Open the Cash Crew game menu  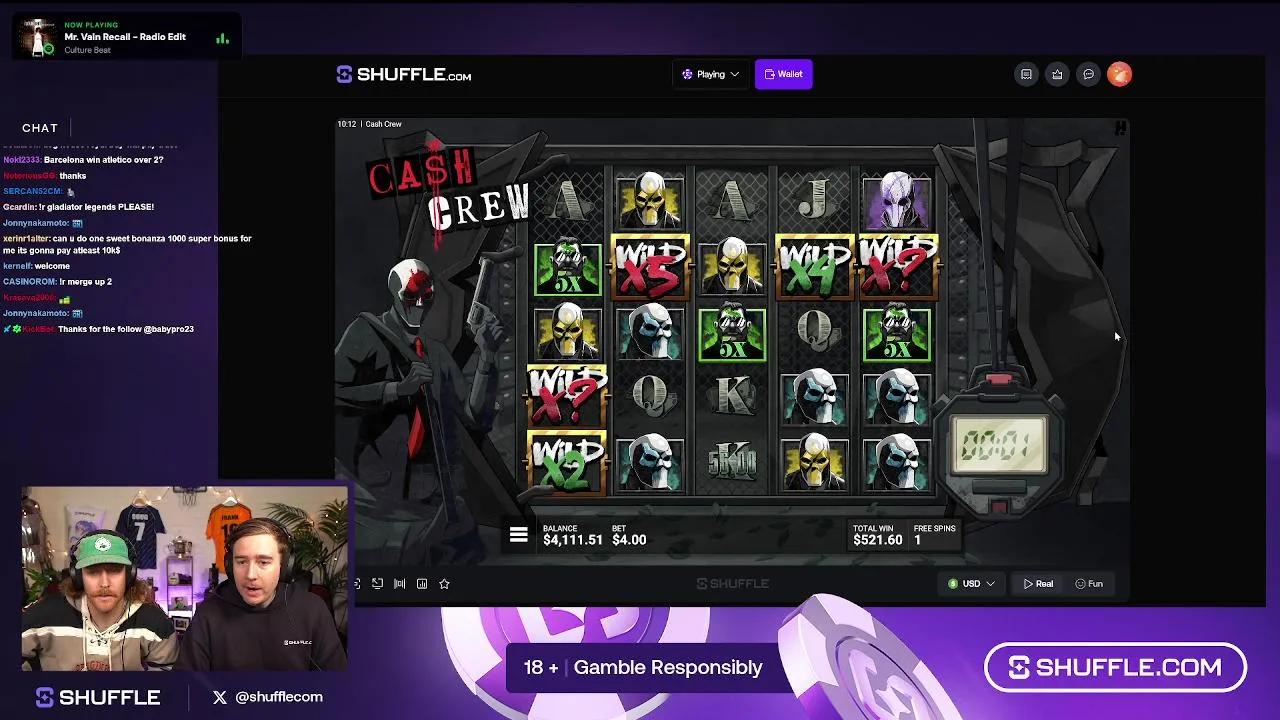coord(518,534)
